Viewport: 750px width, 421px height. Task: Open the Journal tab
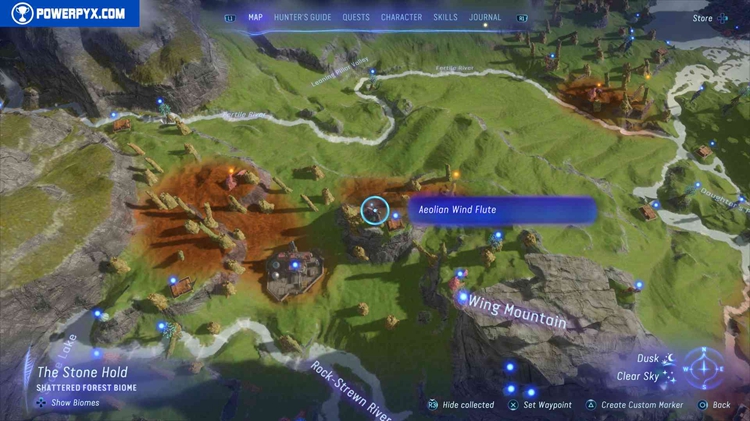pos(485,17)
